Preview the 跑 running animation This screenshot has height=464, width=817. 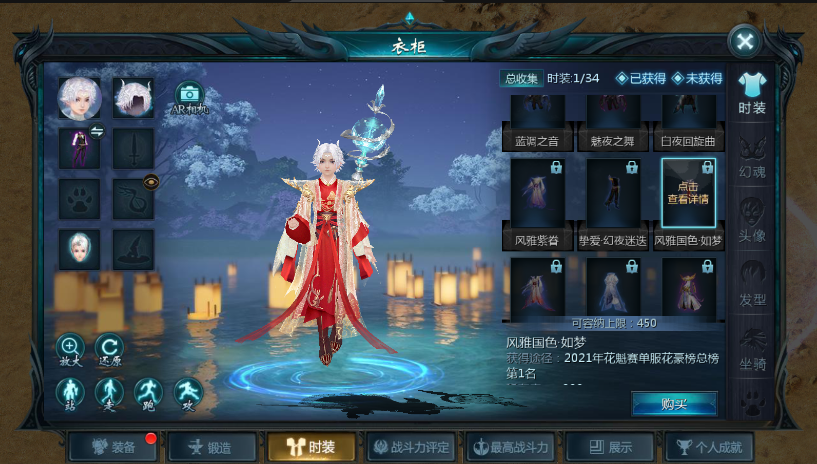pyautogui.click(x=149, y=393)
